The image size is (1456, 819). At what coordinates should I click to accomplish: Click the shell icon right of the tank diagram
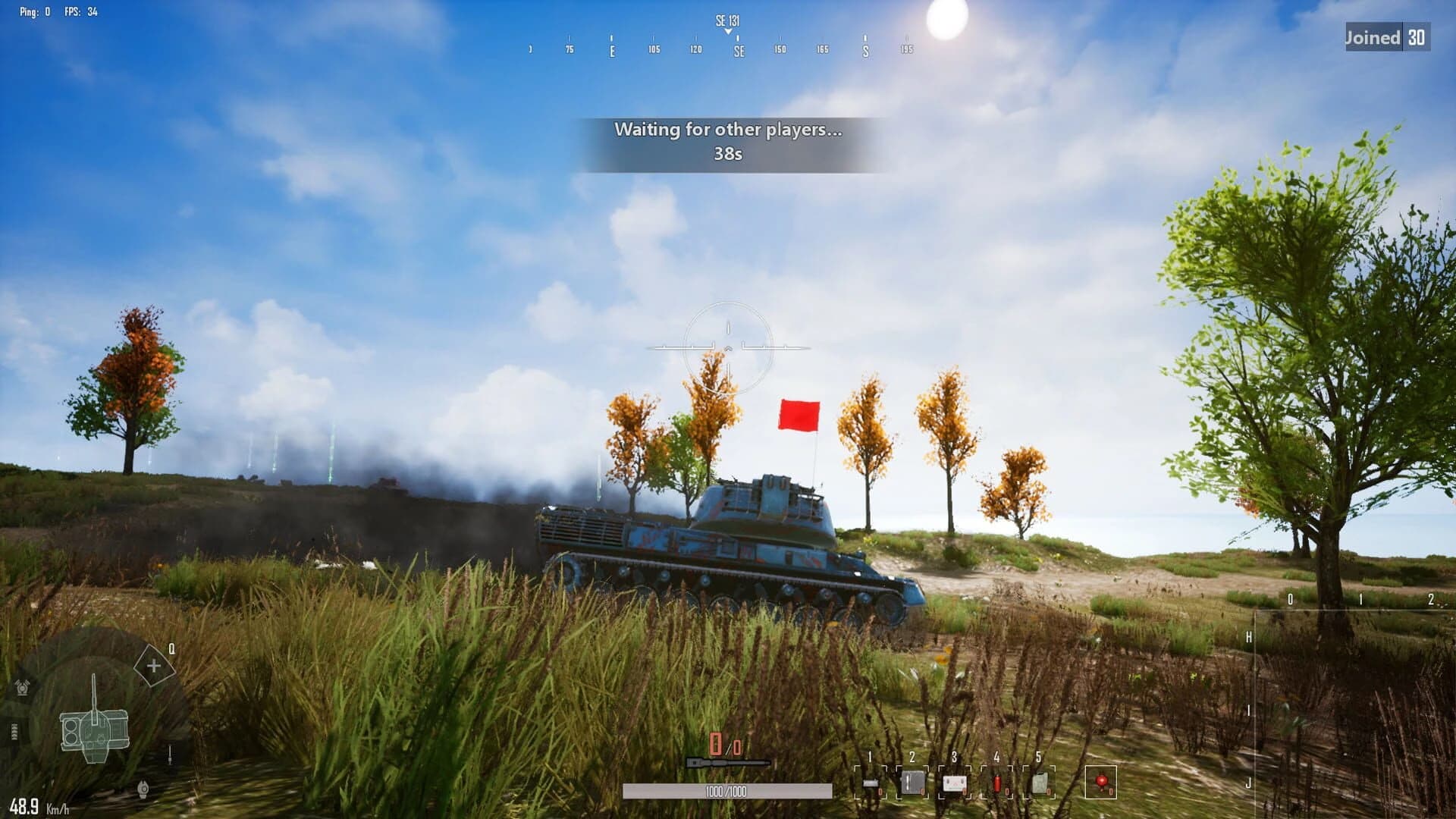click(170, 755)
